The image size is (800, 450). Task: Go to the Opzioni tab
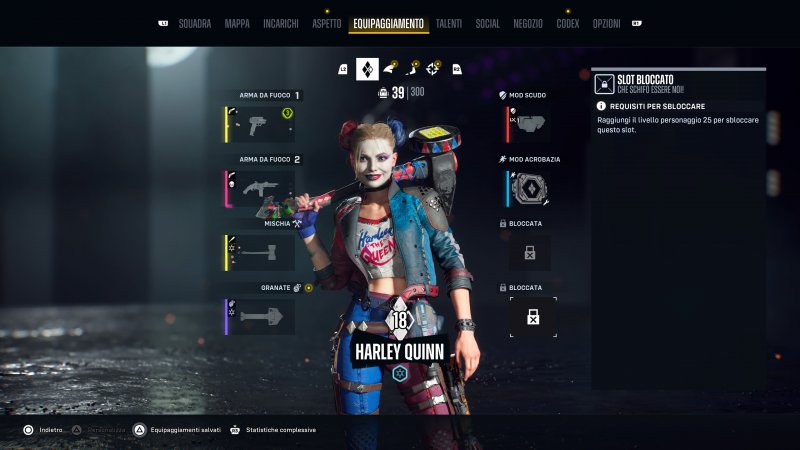pyautogui.click(x=606, y=23)
